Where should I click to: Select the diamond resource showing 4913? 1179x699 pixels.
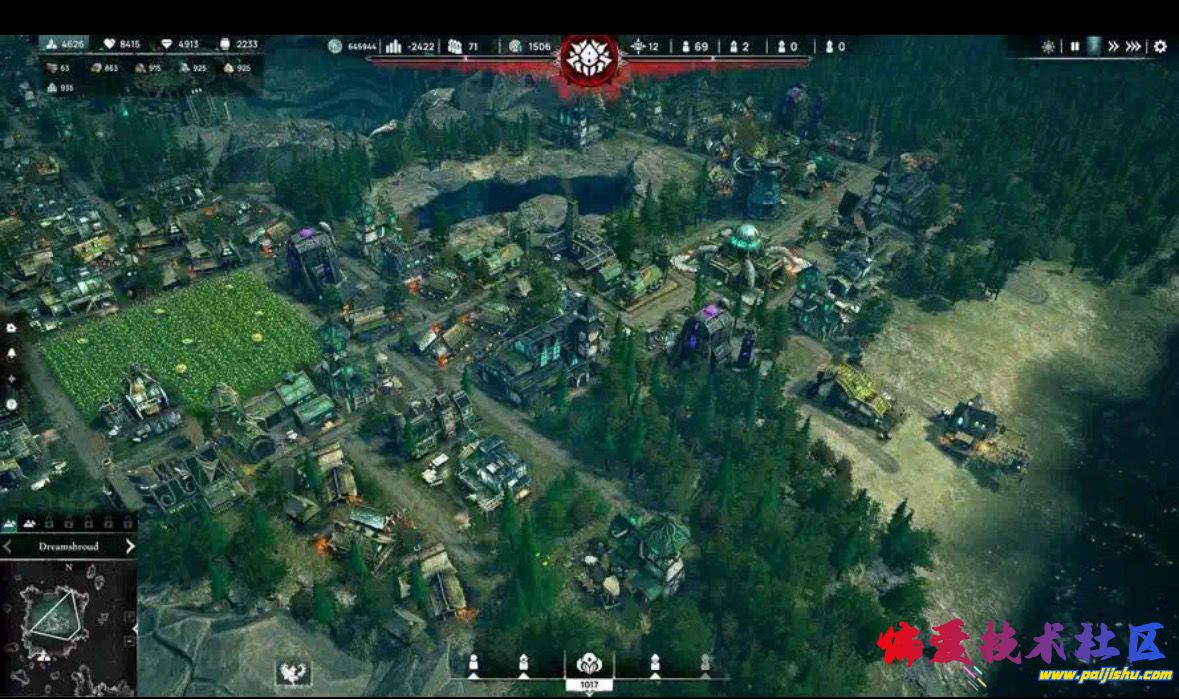click(179, 45)
